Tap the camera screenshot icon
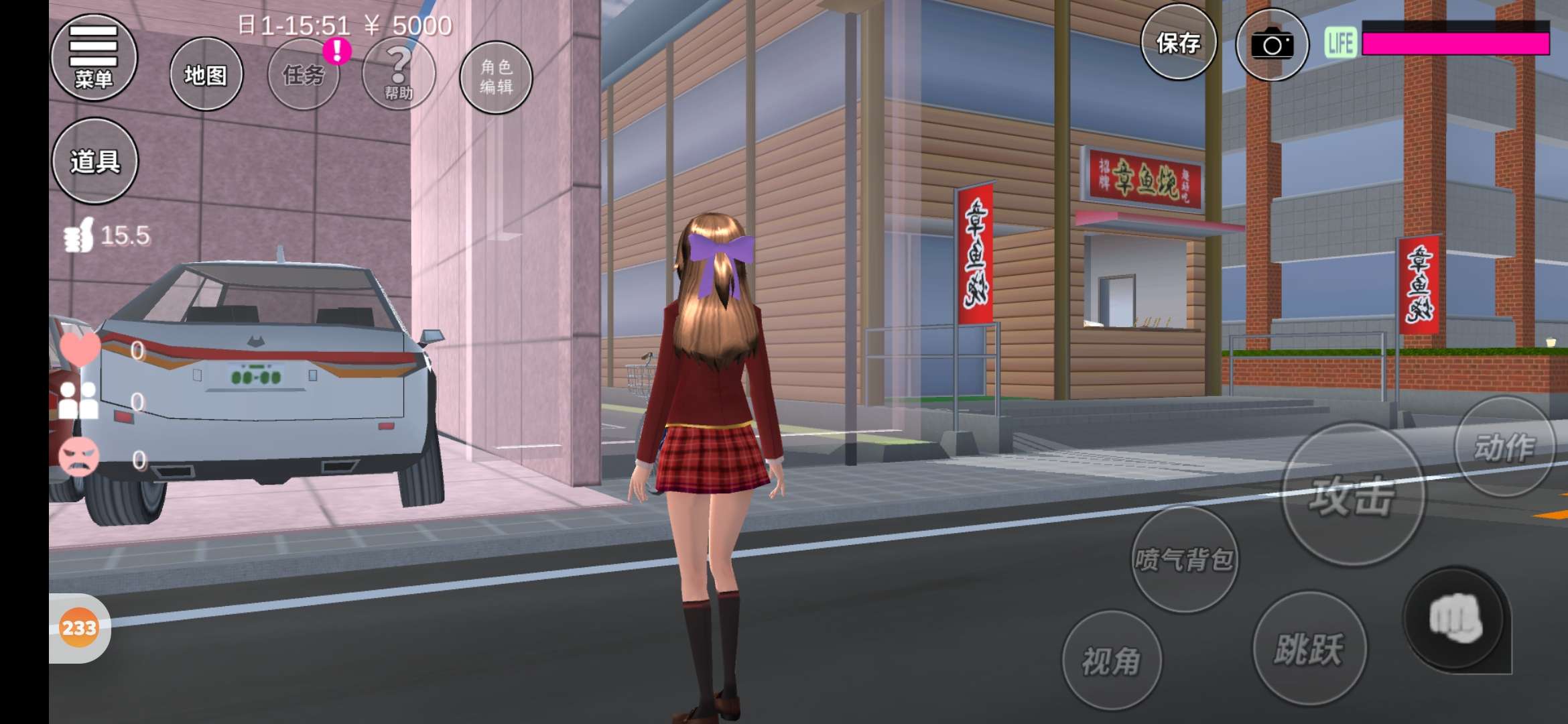Screen dimensions: 1568x724 1271,45
